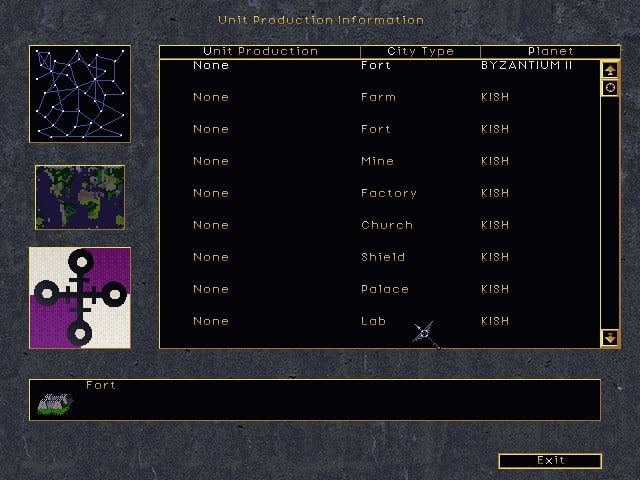Sort by Planet column header
640x480 pixels.
550,51
